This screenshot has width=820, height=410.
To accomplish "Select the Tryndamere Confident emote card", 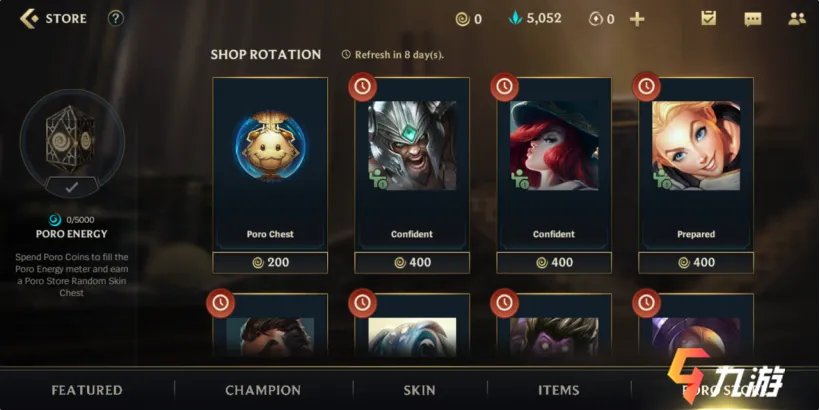I will (412, 160).
